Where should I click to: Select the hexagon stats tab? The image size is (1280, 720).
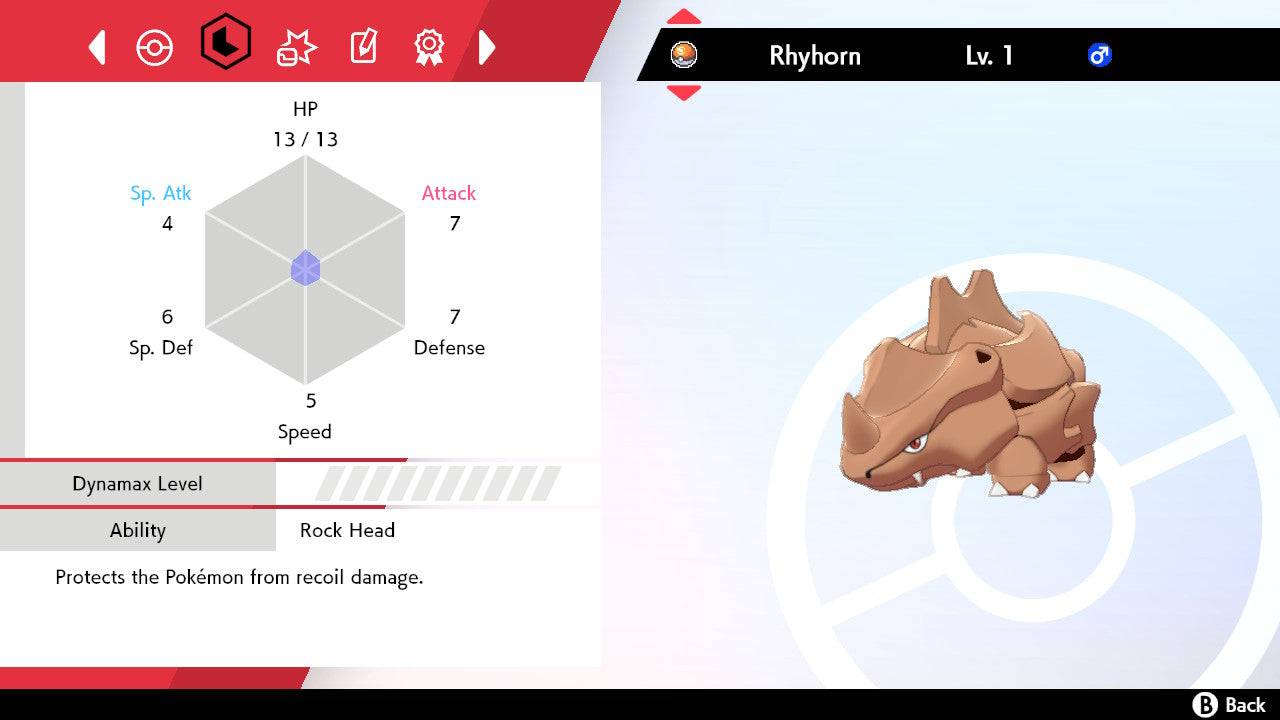coord(226,43)
